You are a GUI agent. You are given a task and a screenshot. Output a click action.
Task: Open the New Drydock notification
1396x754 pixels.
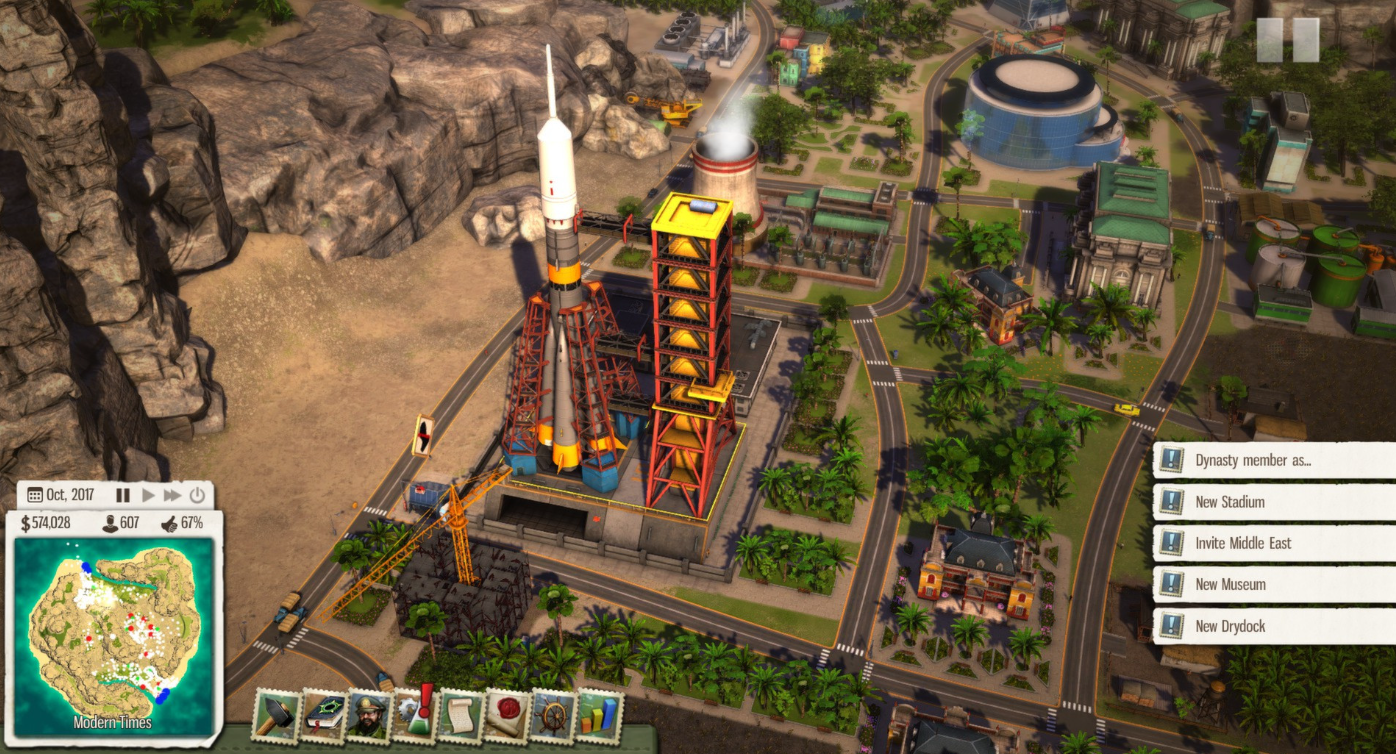click(1270, 627)
